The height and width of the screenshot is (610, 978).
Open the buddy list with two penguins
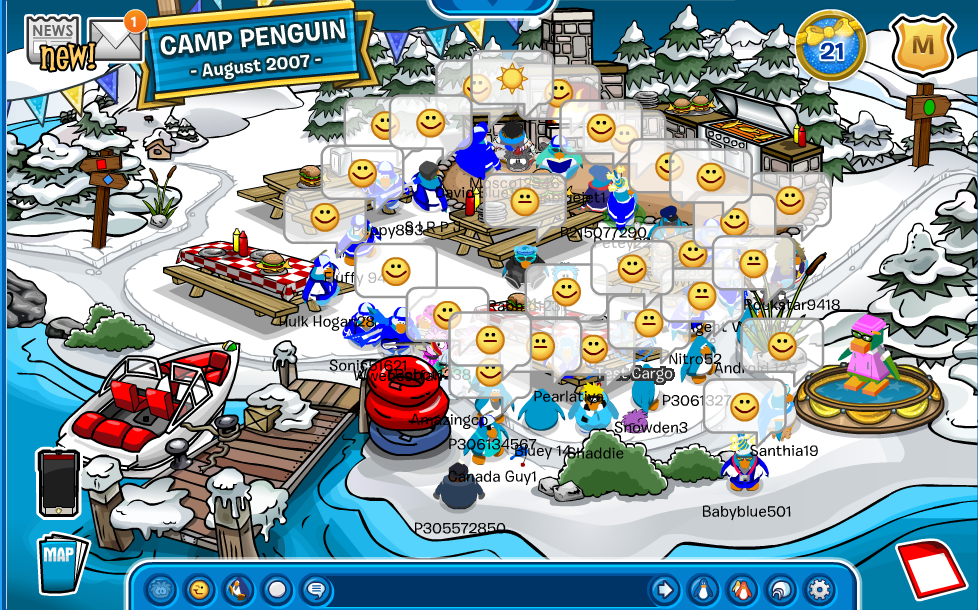tap(741, 588)
